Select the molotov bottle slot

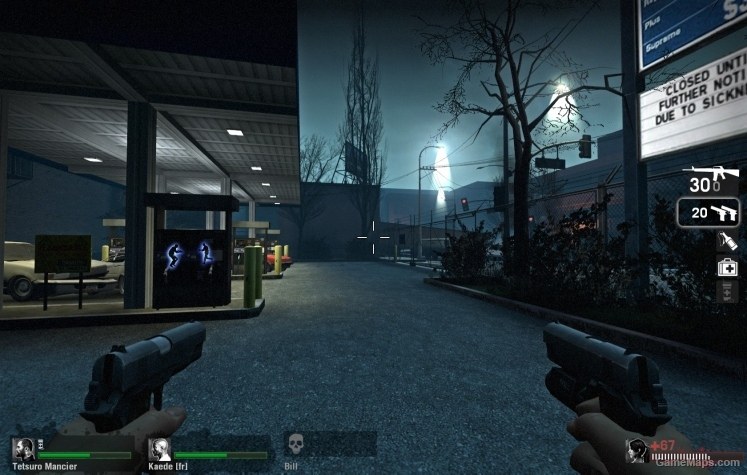click(x=727, y=241)
